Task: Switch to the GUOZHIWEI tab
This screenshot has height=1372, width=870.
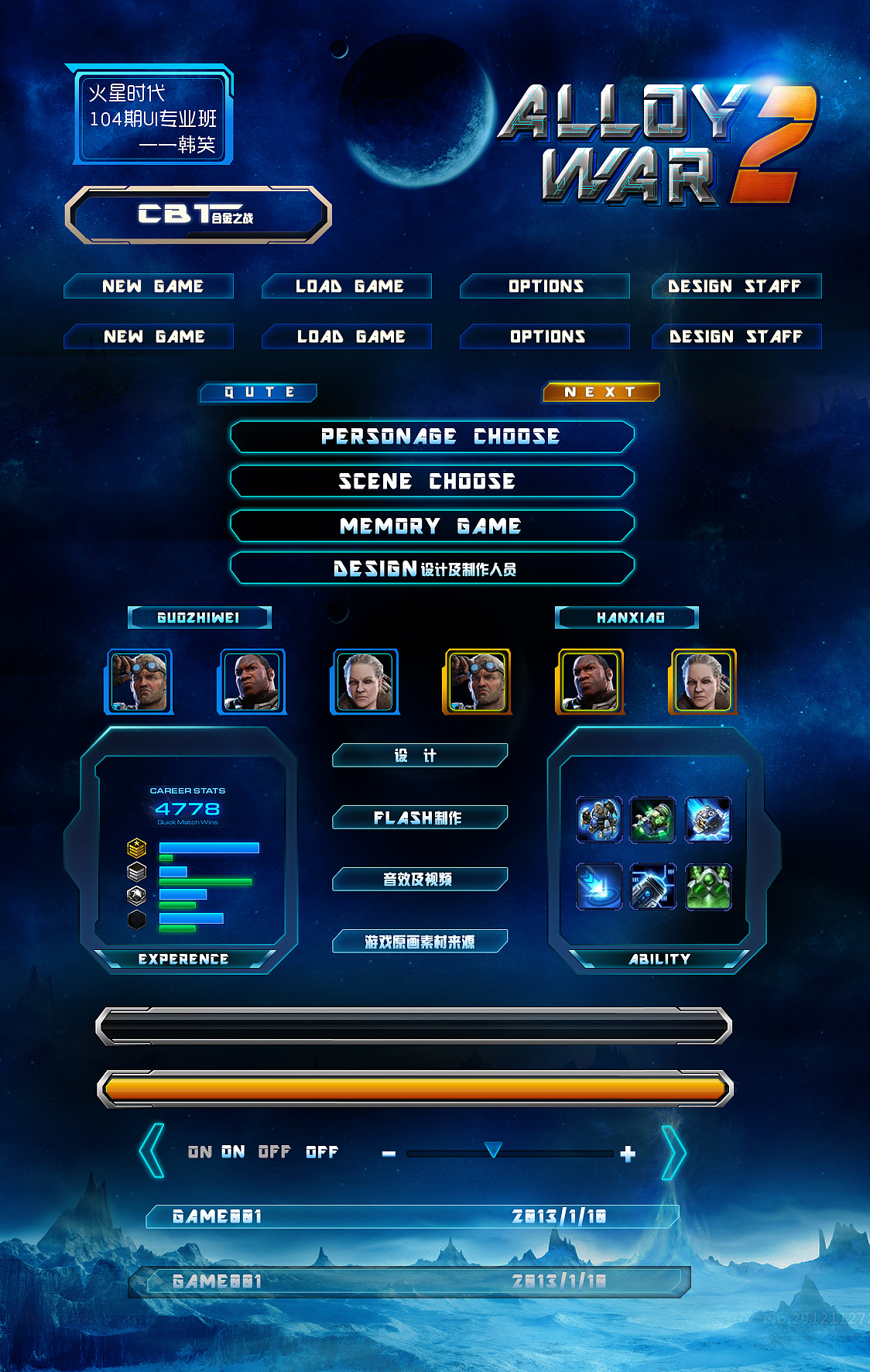Action: [x=199, y=617]
